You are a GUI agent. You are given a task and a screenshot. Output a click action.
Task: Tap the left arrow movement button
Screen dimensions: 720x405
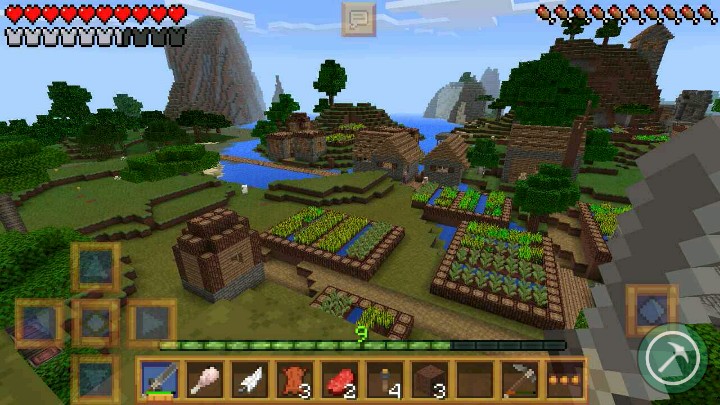click(40, 323)
